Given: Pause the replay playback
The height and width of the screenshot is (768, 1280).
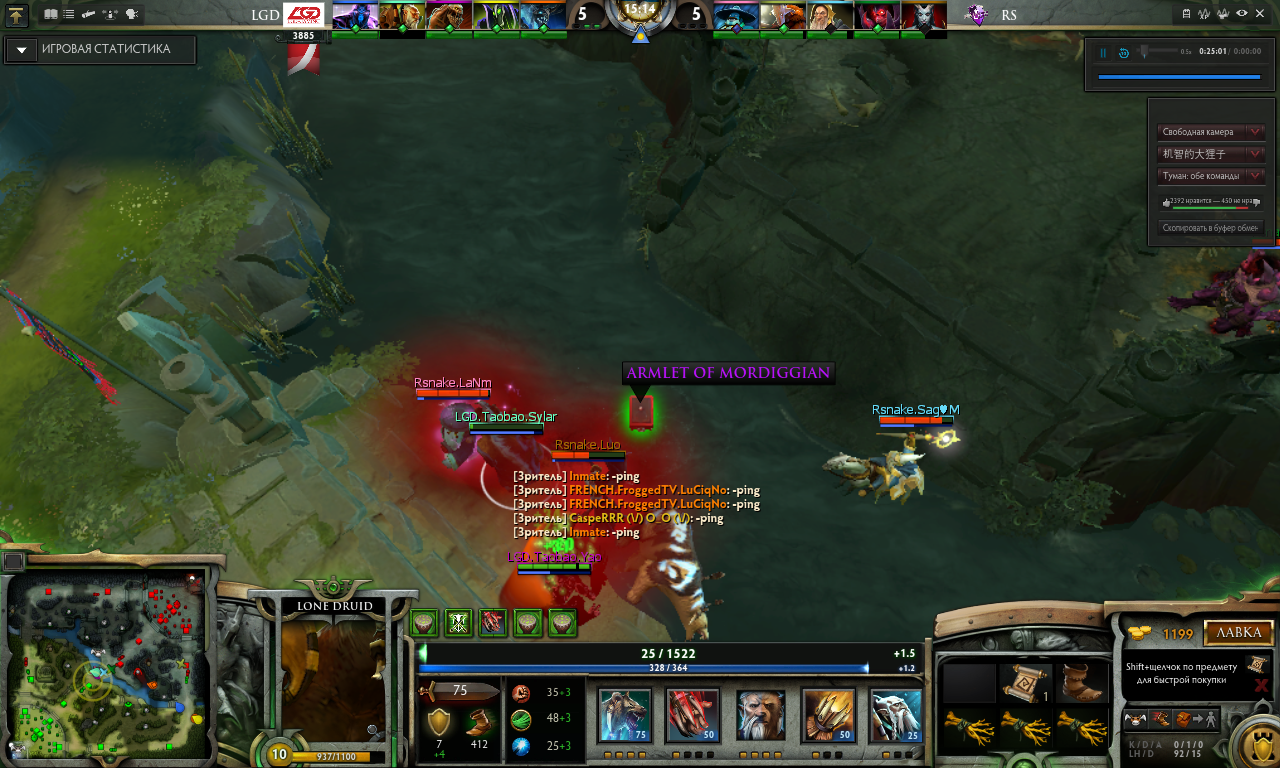Looking at the screenshot, I should coord(1104,53).
